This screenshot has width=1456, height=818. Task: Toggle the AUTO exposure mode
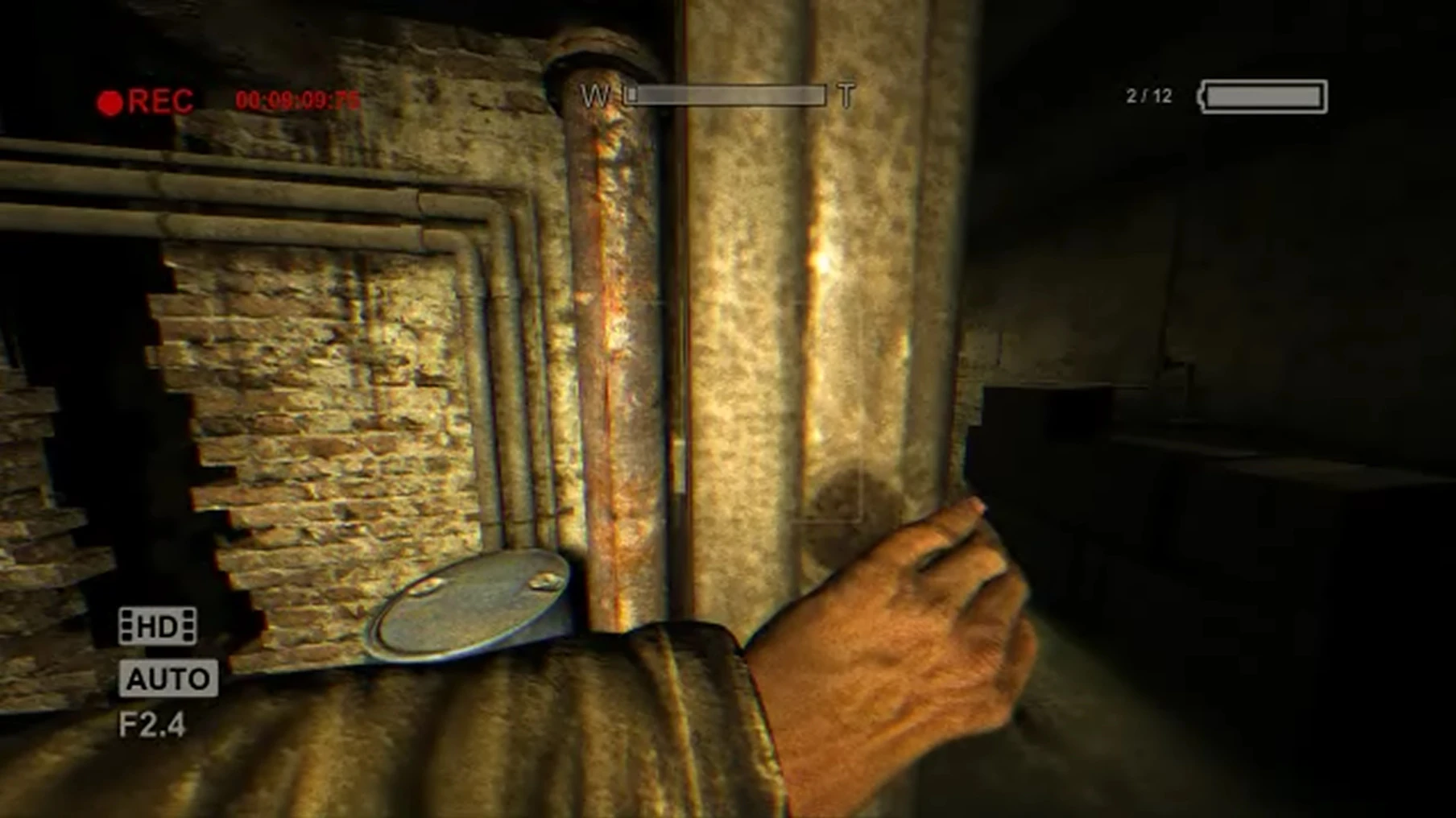click(x=168, y=677)
